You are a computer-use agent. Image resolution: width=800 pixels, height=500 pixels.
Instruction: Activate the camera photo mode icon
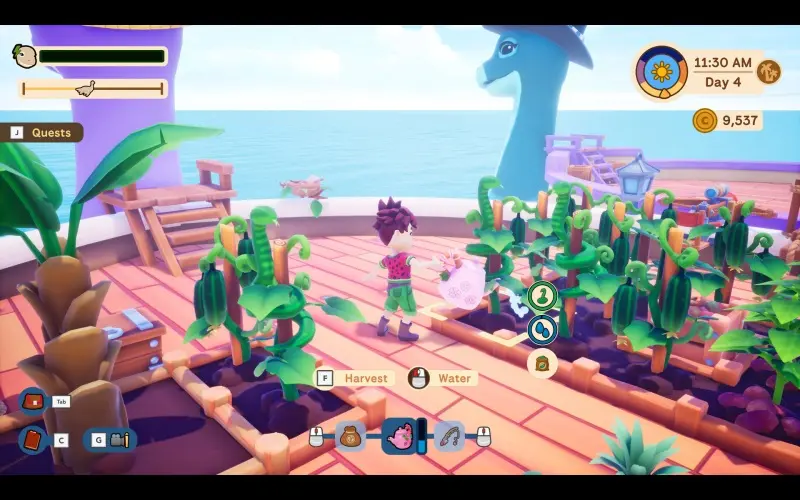coord(120,439)
